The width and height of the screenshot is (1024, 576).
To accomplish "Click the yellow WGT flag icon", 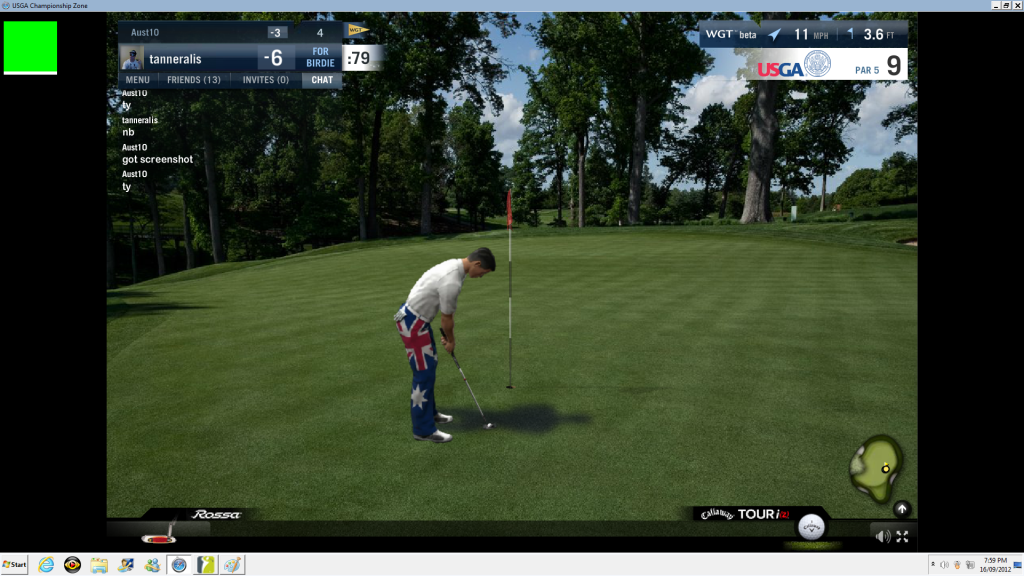I will pyautogui.click(x=357, y=30).
